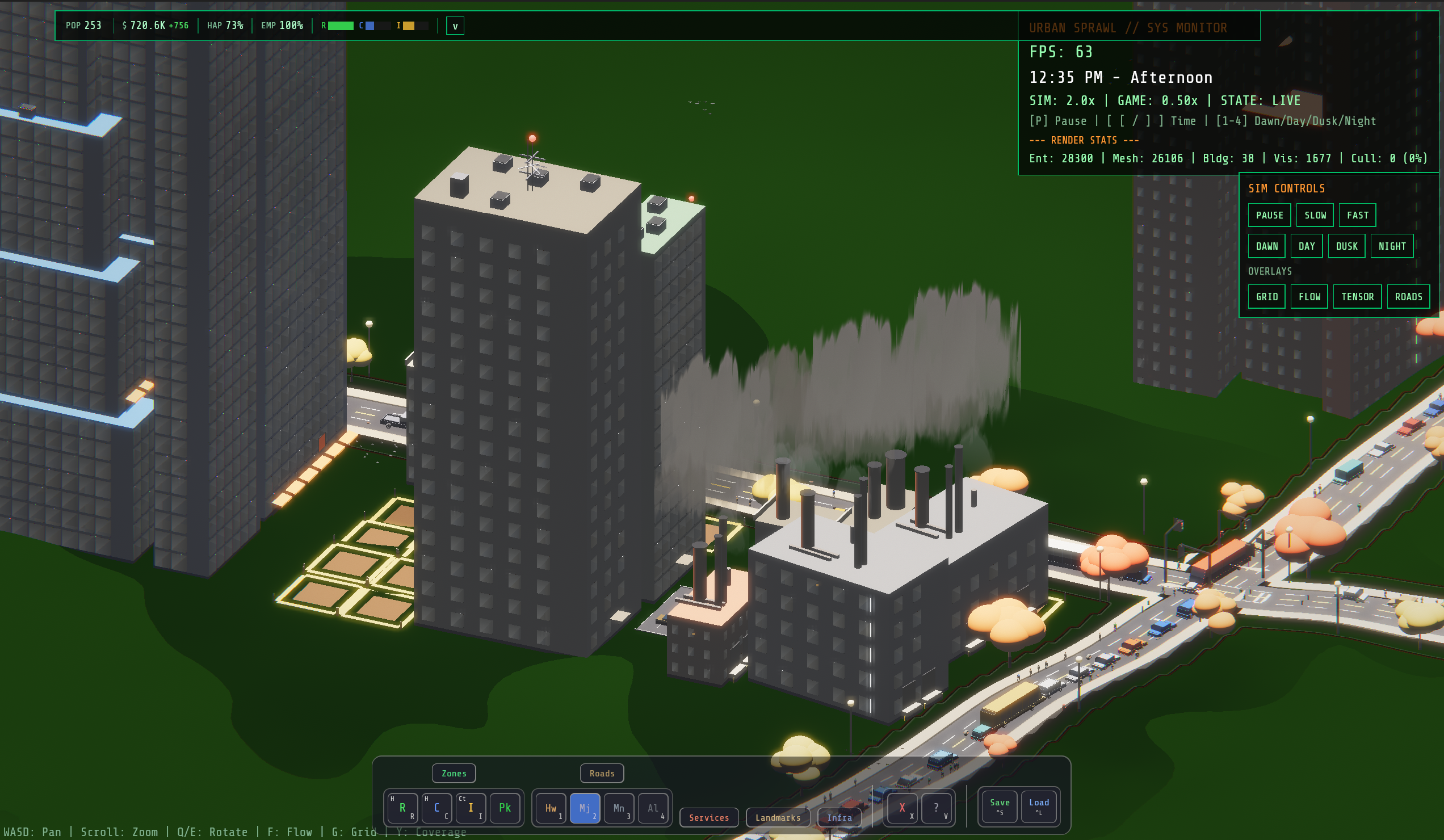Select the Industrial zoning tool
This screenshot has width=1444, height=840.
pos(471,808)
